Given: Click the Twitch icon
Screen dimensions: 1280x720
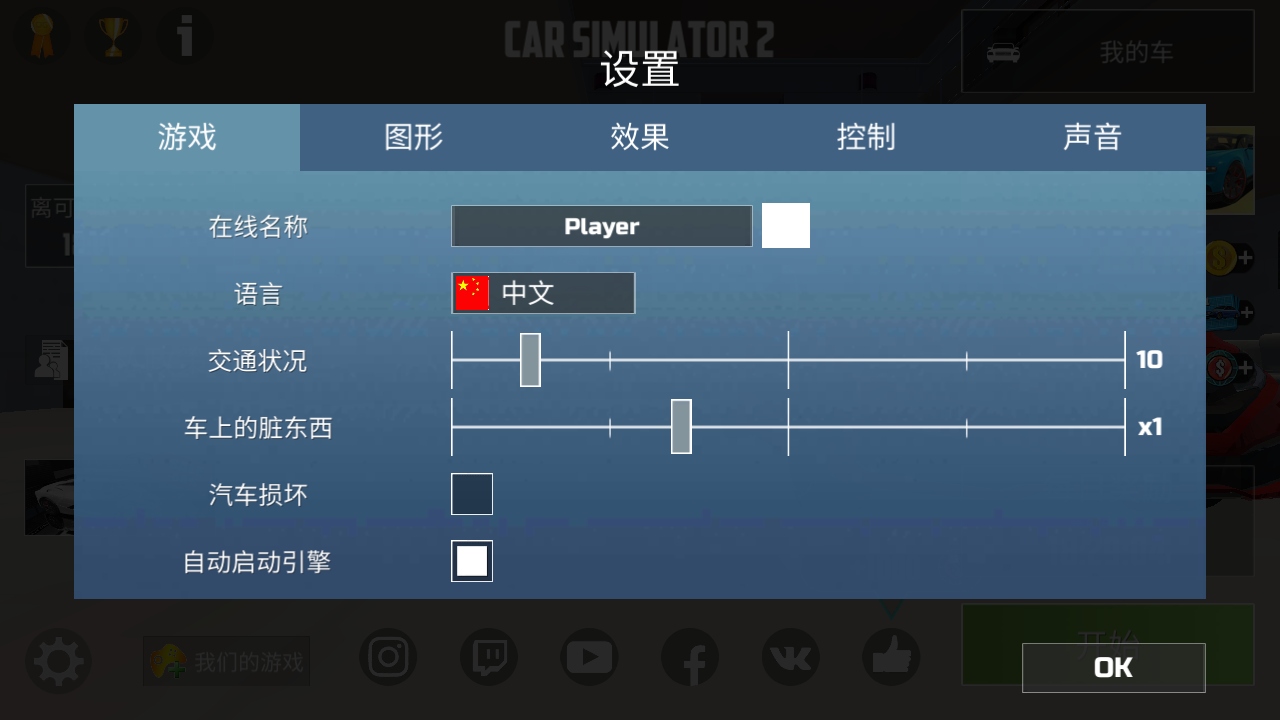Looking at the screenshot, I should pyautogui.click(x=488, y=658).
